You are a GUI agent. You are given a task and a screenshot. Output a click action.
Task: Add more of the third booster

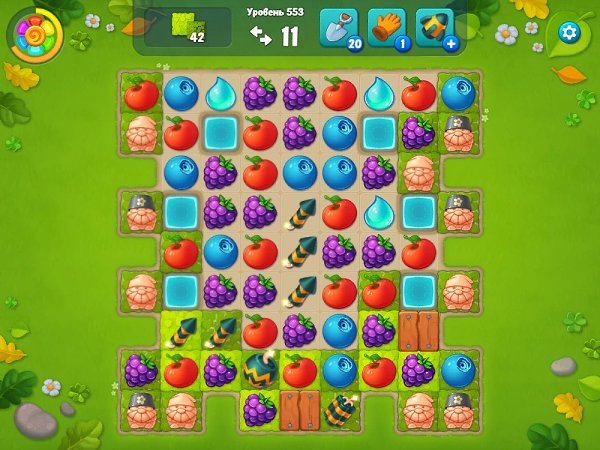tap(451, 44)
